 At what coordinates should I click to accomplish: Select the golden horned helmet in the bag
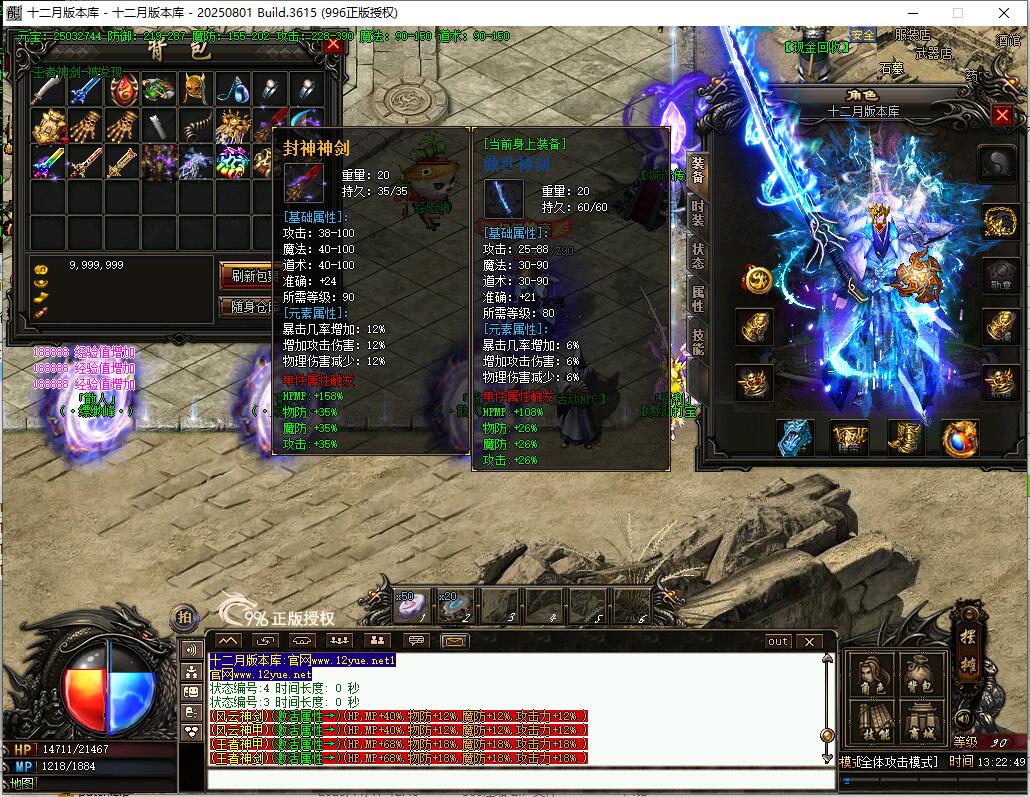(x=195, y=90)
